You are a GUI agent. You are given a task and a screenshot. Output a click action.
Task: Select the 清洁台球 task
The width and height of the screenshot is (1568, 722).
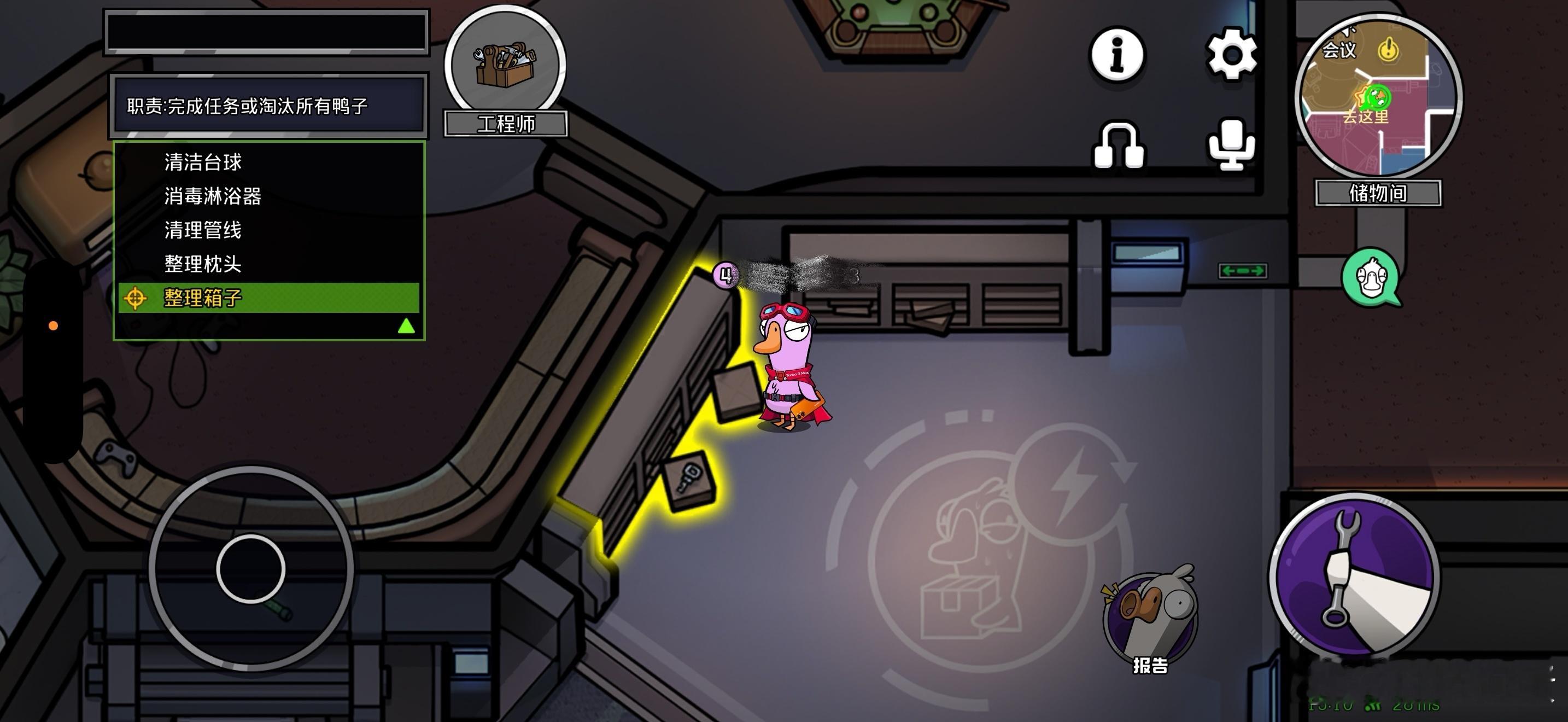click(203, 162)
